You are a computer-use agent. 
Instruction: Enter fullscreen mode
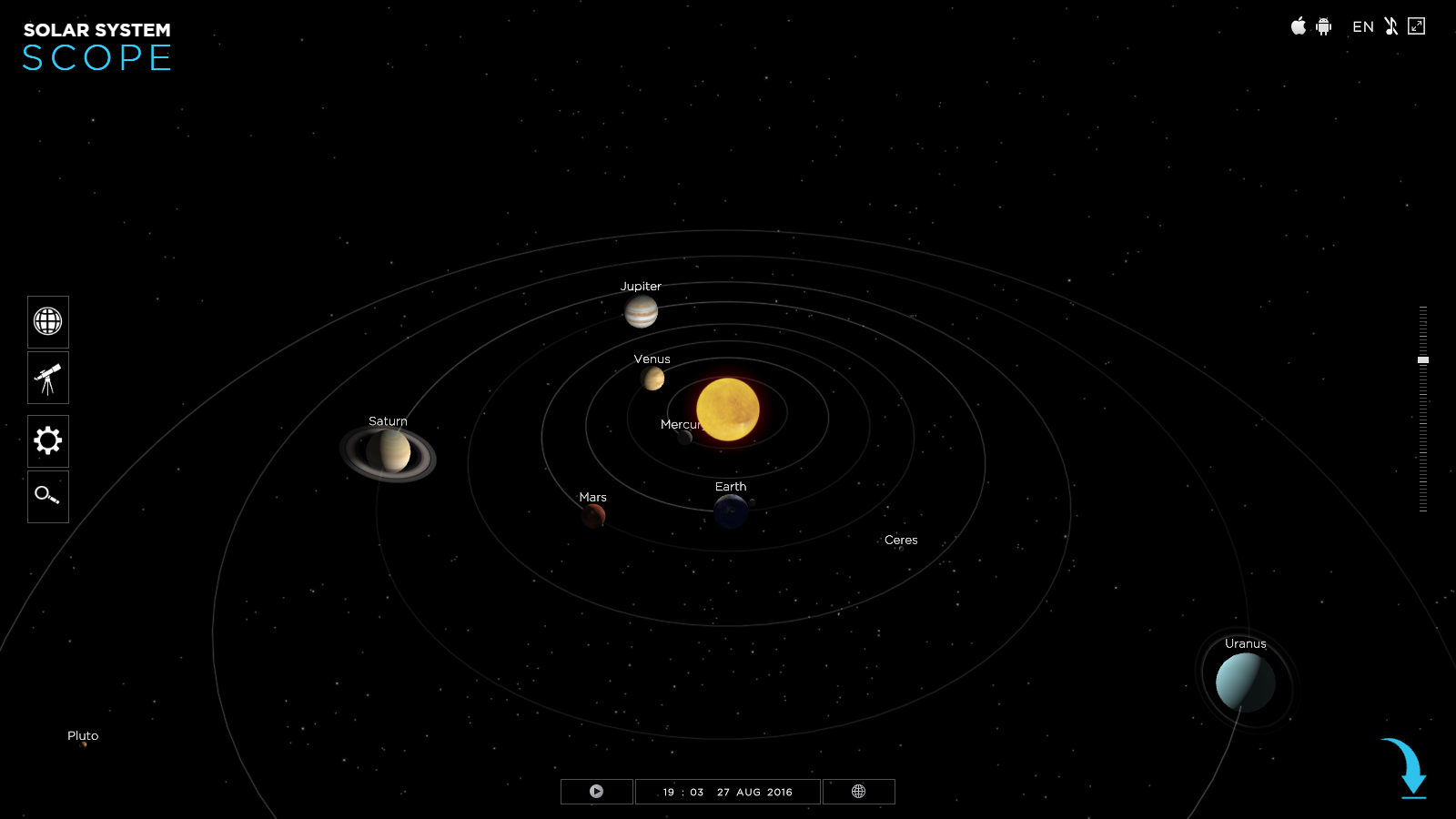[1416, 26]
